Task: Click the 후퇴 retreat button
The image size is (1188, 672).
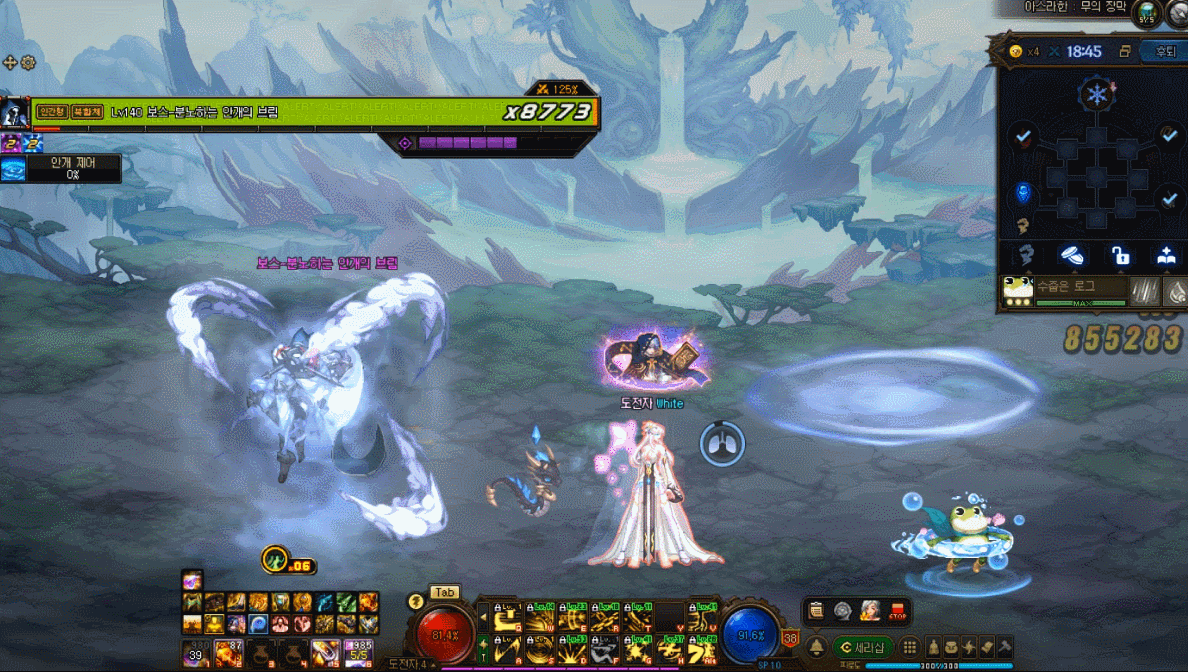Action: tap(1166, 52)
